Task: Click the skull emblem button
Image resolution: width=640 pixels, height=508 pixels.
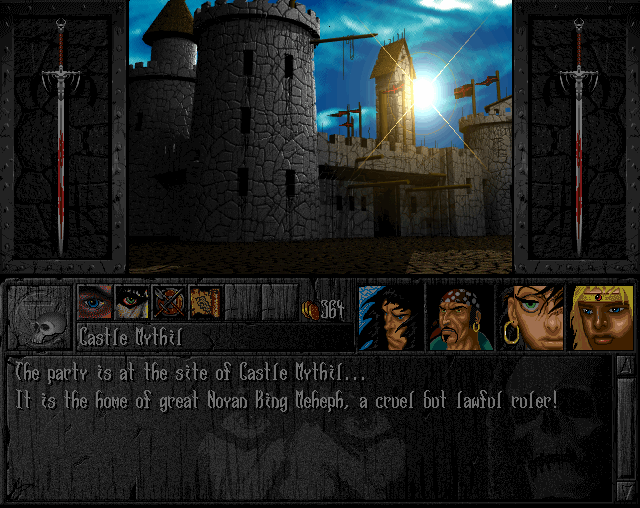Action: tap(40, 317)
